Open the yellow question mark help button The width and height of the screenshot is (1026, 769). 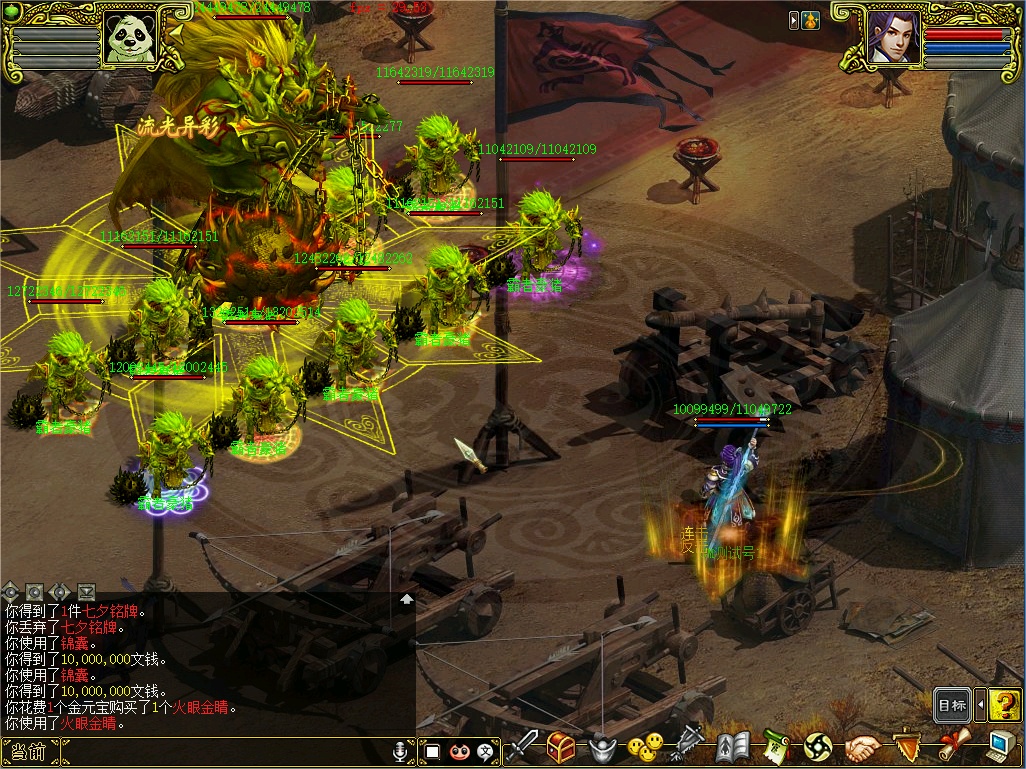tap(1005, 705)
